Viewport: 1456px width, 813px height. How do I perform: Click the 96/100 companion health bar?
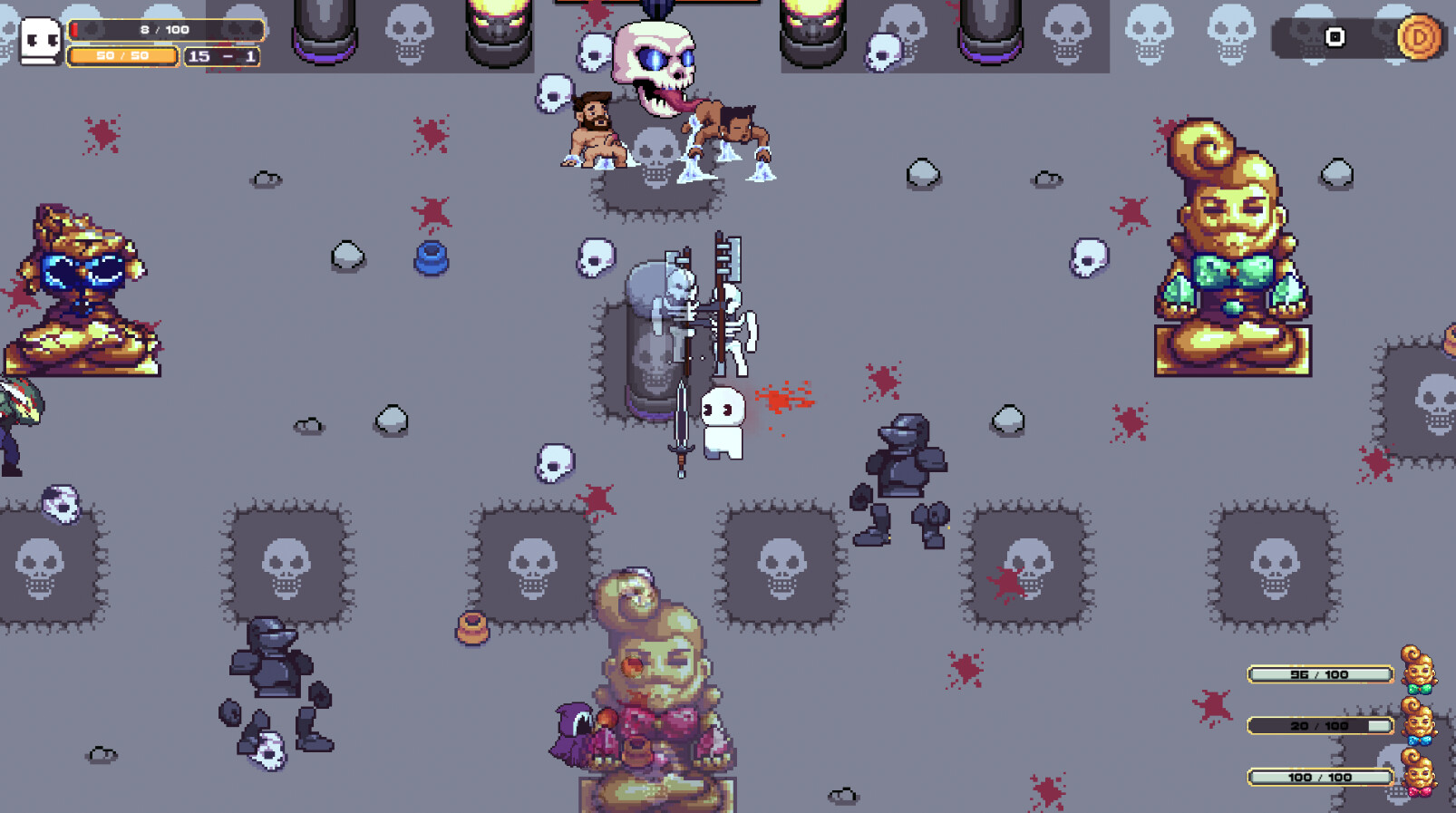click(1316, 674)
